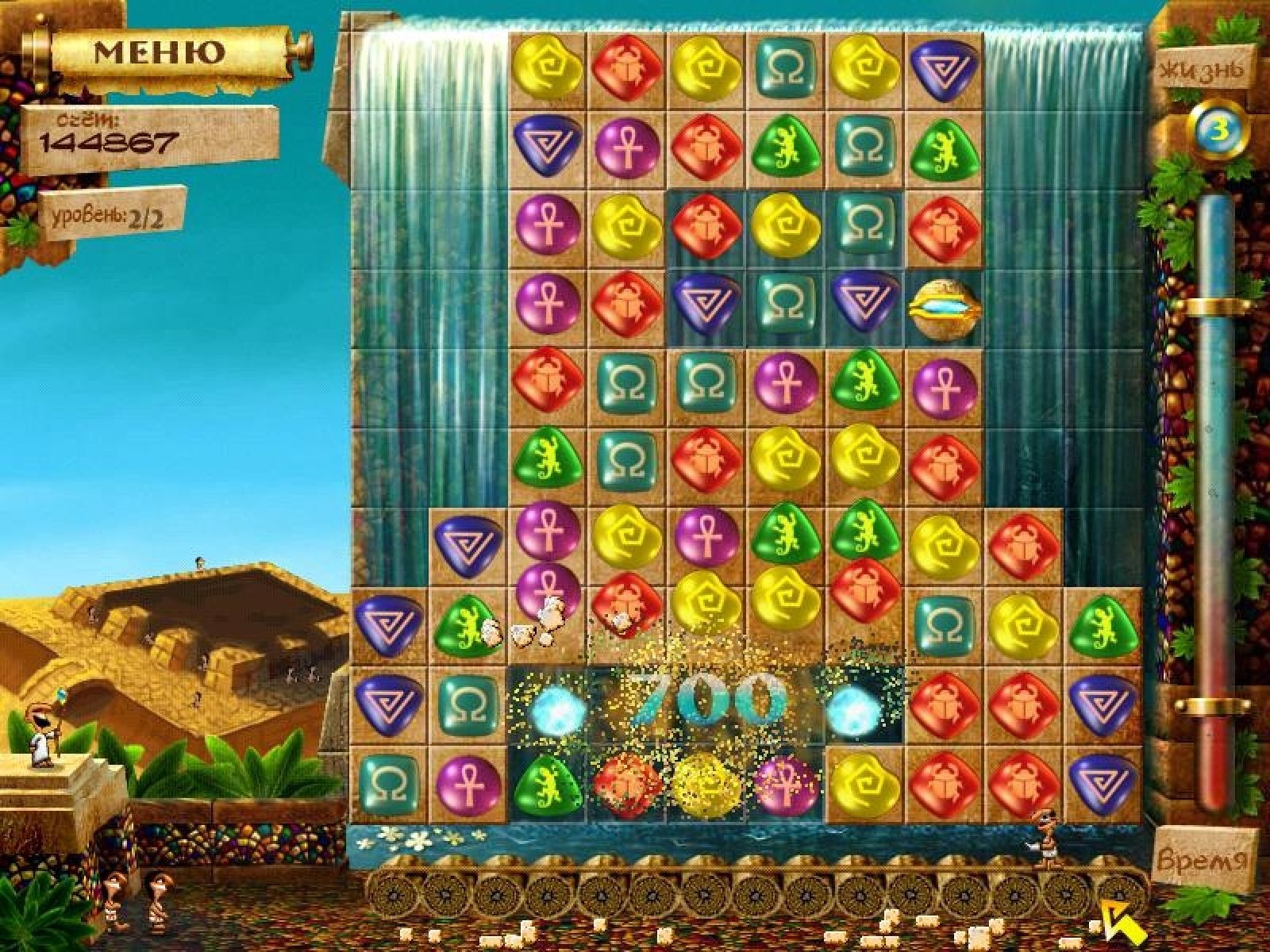
Task: Select the golden bonus ball tile
Action: pyautogui.click(x=944, y=308)
